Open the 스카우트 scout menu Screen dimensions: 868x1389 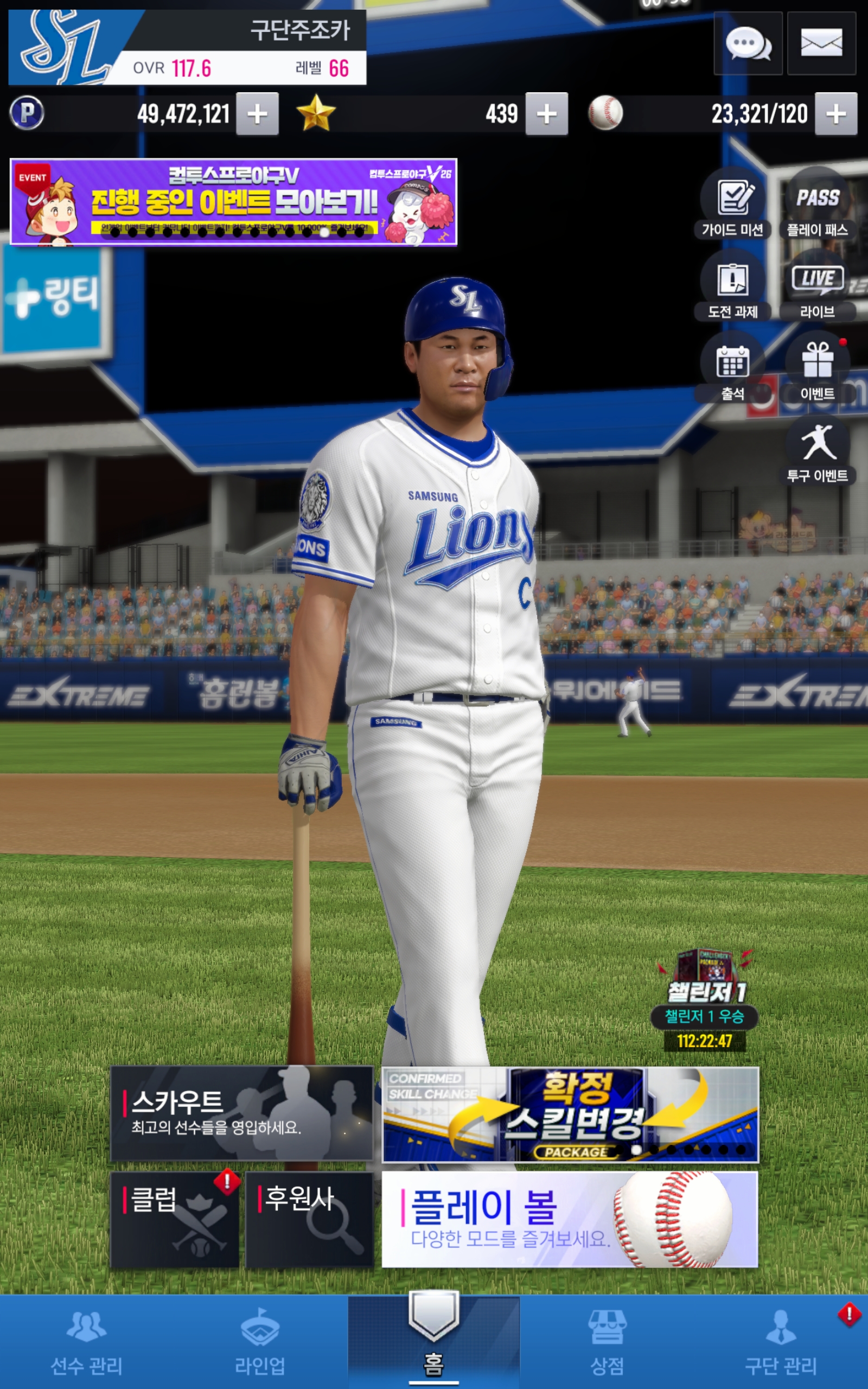tap(242, 1113)
